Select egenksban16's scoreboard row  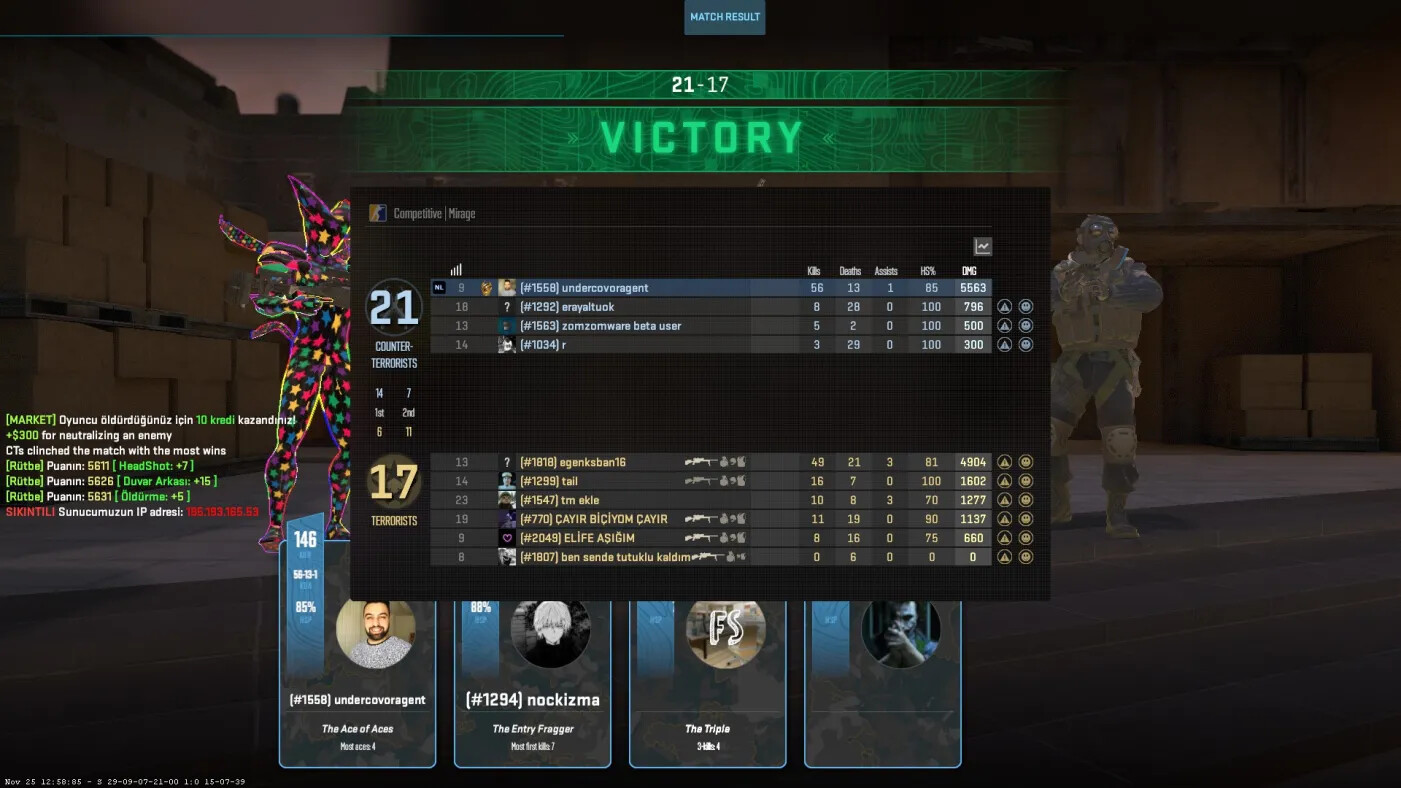click(x=600, y=462)
